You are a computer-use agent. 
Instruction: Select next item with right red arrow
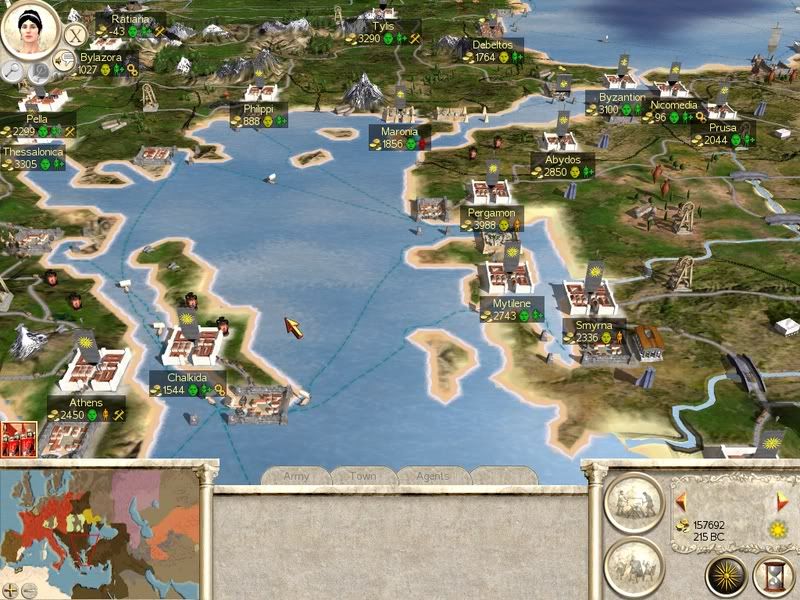click(x=783, y=499)
